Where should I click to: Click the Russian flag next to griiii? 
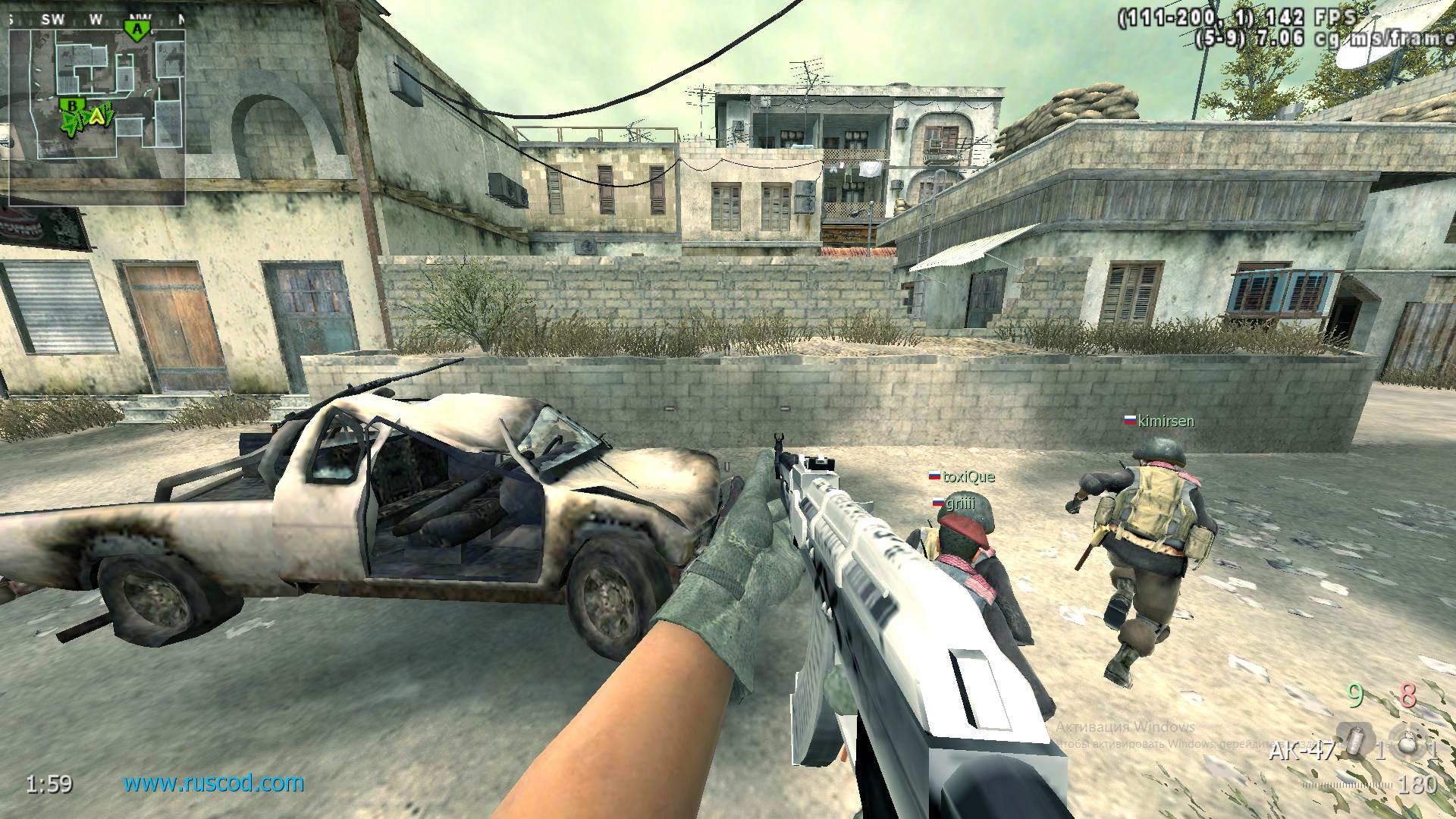coord(938,502)
